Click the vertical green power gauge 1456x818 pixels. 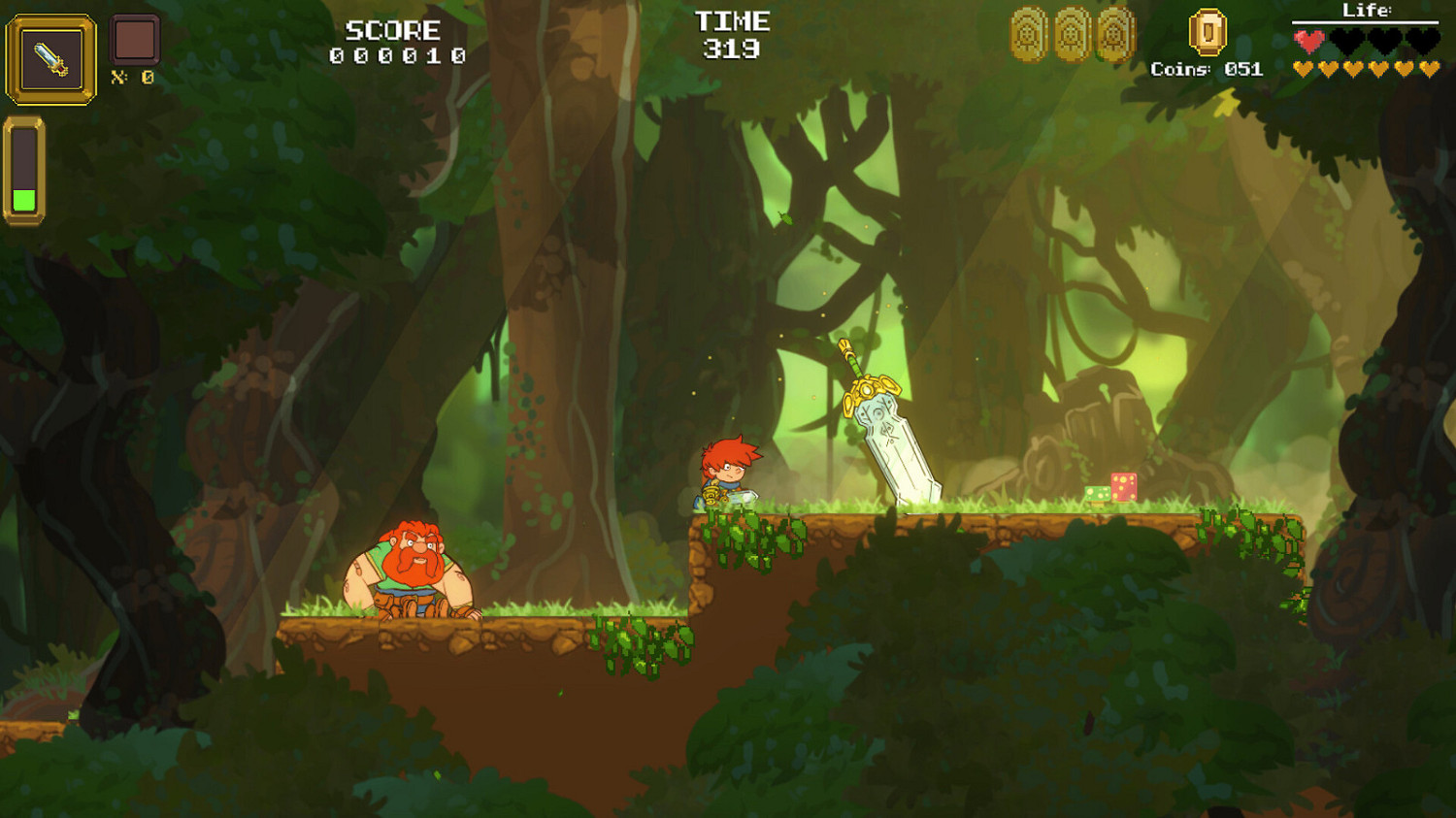pyautogui.click(x=25, y=170)
